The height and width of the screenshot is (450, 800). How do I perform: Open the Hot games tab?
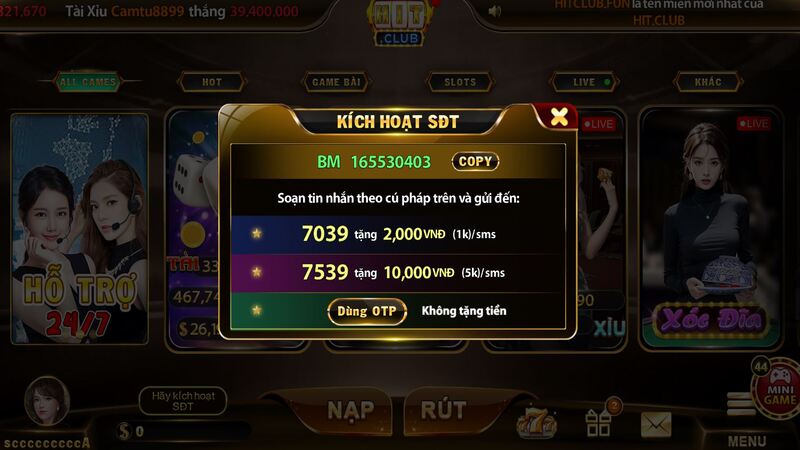click(212, 82)
